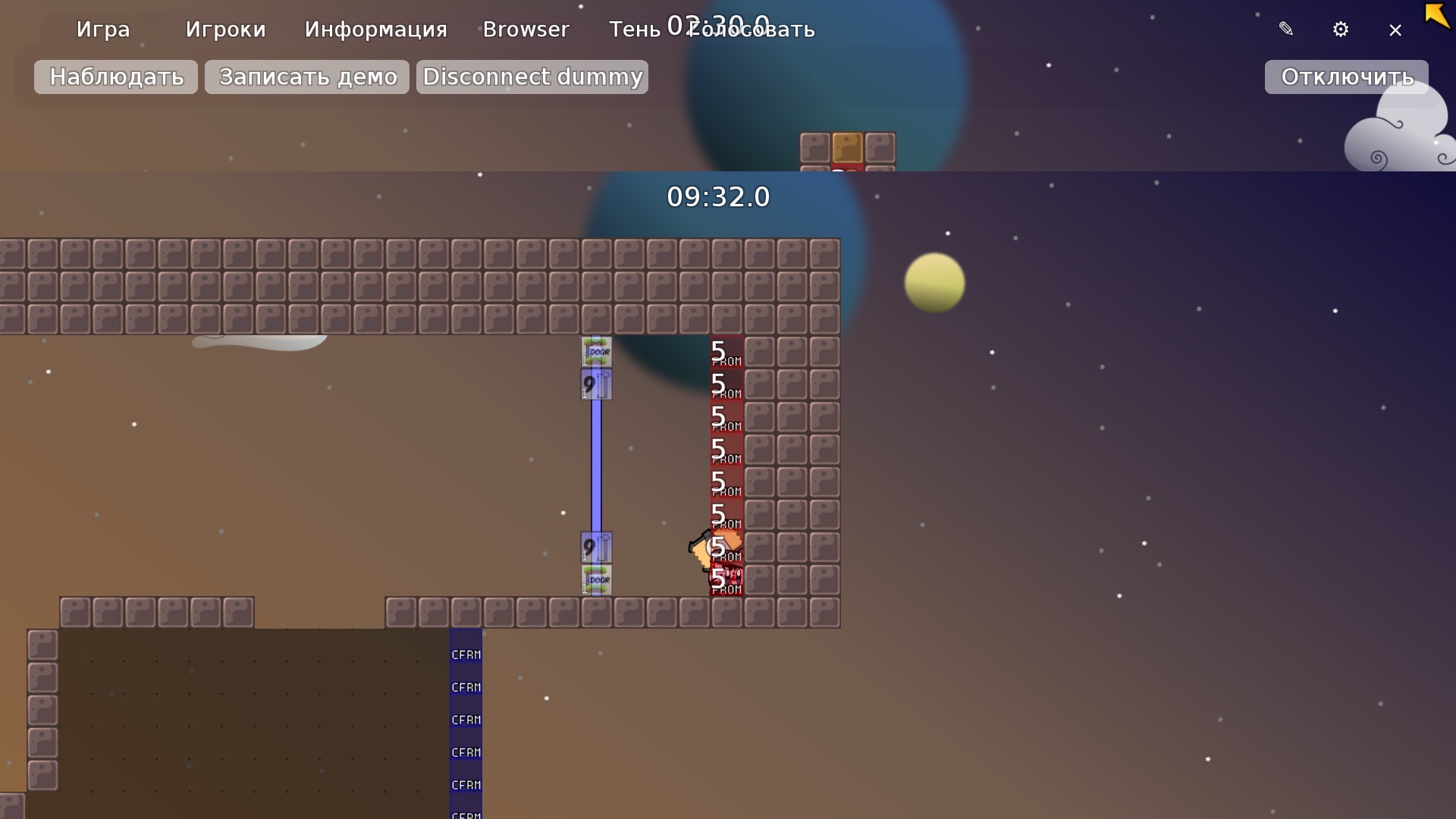The width and height of the screenshot is (1456, 819).
Task: Show the Информация tab
Action: click(x=375, y=30)
